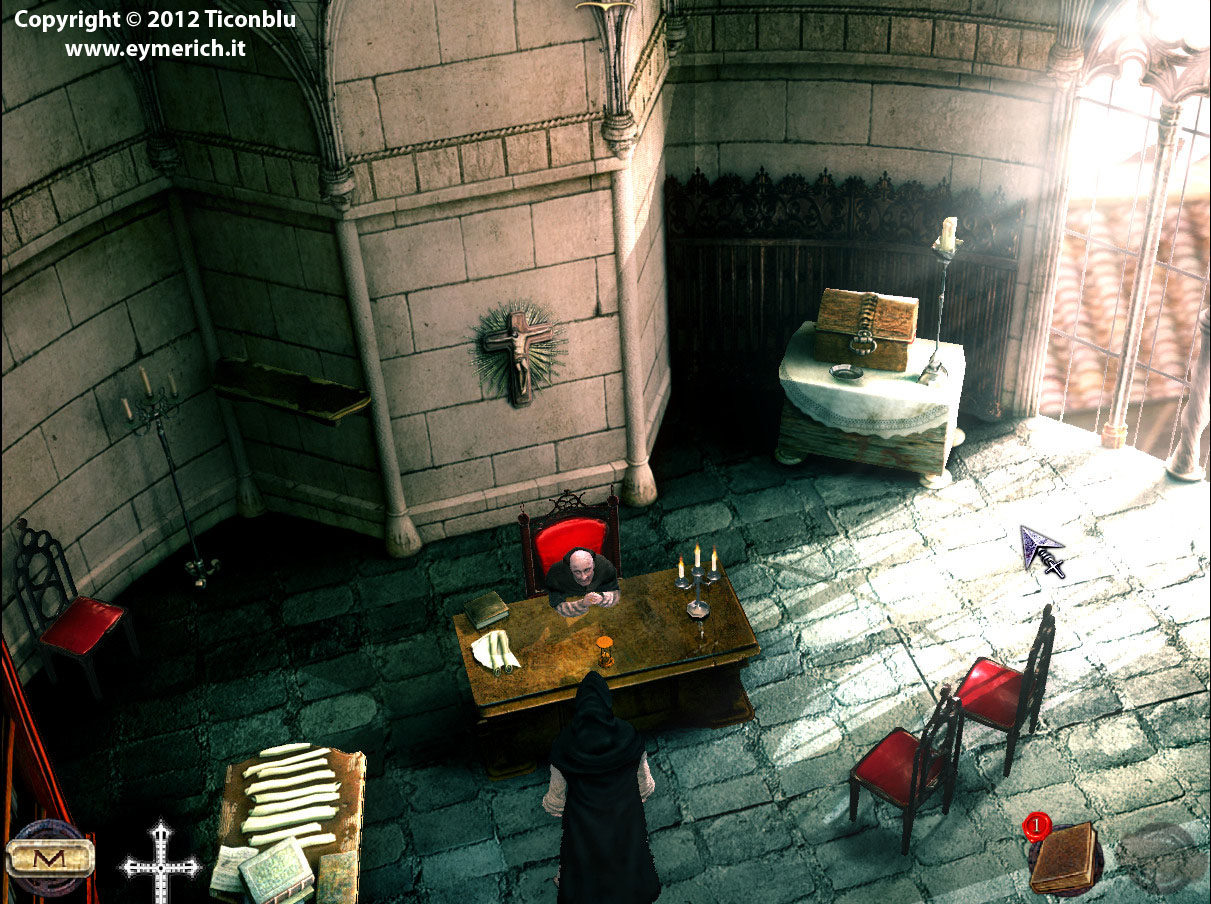Open the brown journal book icon
1211x904 pixels.
tap(1064, 858)
